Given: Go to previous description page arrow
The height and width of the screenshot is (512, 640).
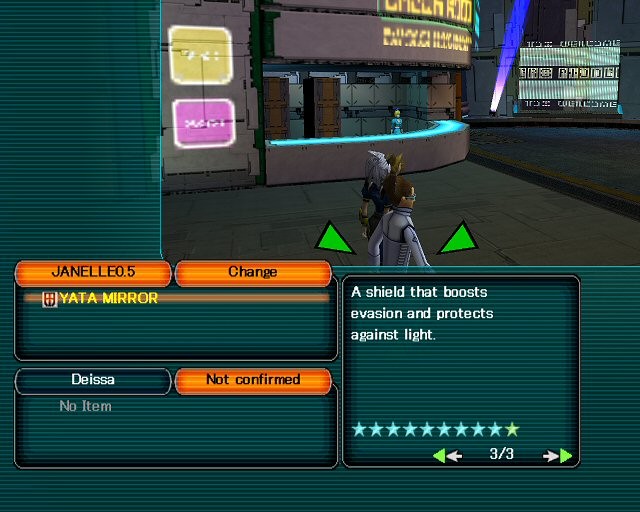Looking at the screenshot, I should [x=446, y=455].
